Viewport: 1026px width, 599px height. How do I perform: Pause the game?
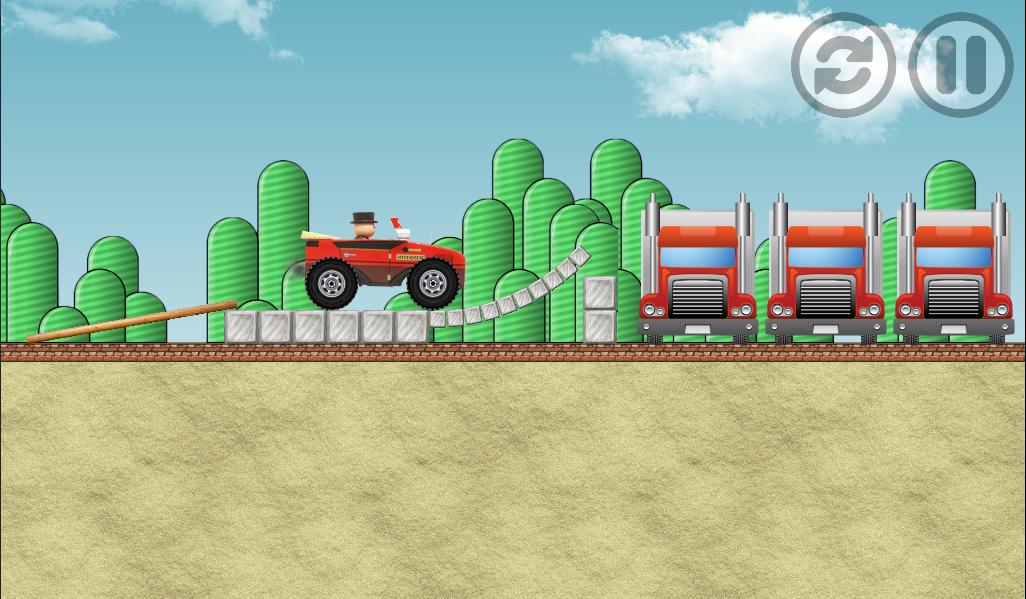click(x=961, y=65)
